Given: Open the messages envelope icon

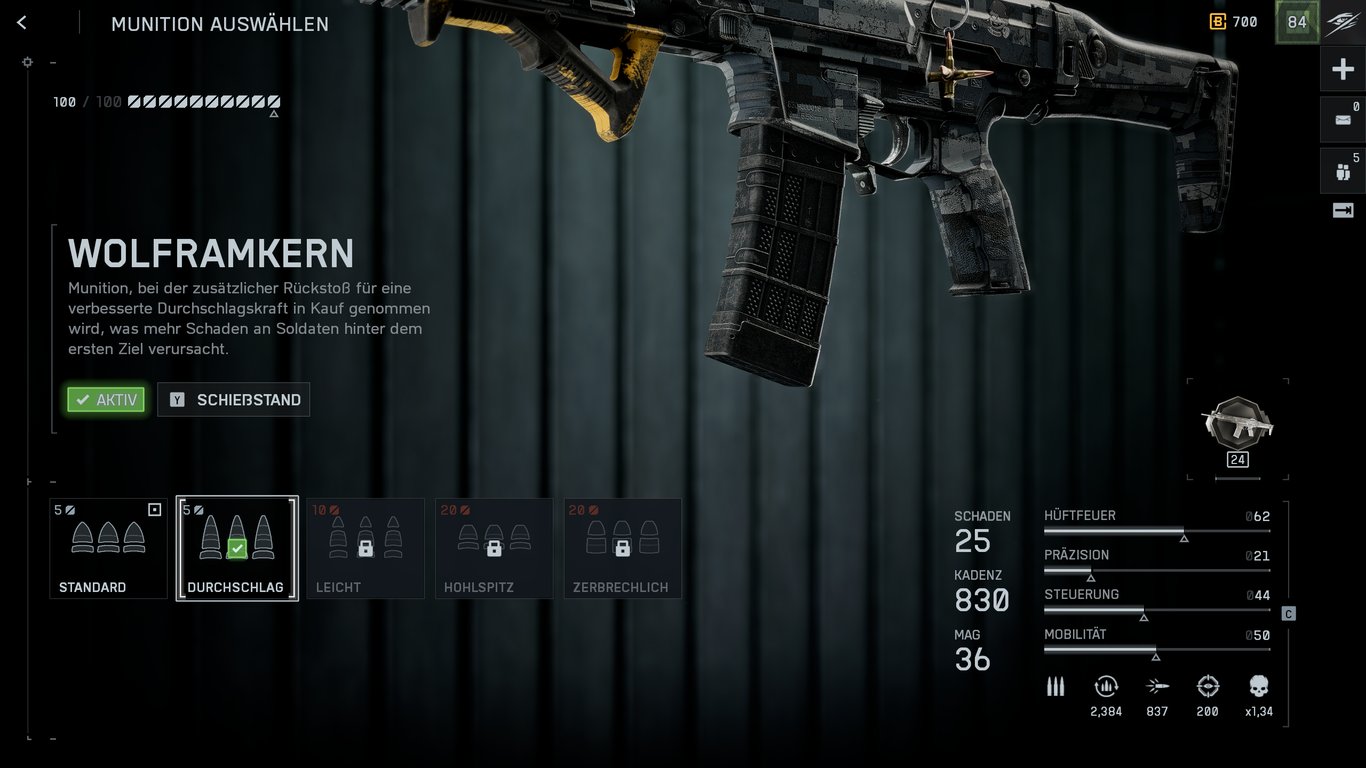Looking at the screenshot, I should tap(1342, 119).
